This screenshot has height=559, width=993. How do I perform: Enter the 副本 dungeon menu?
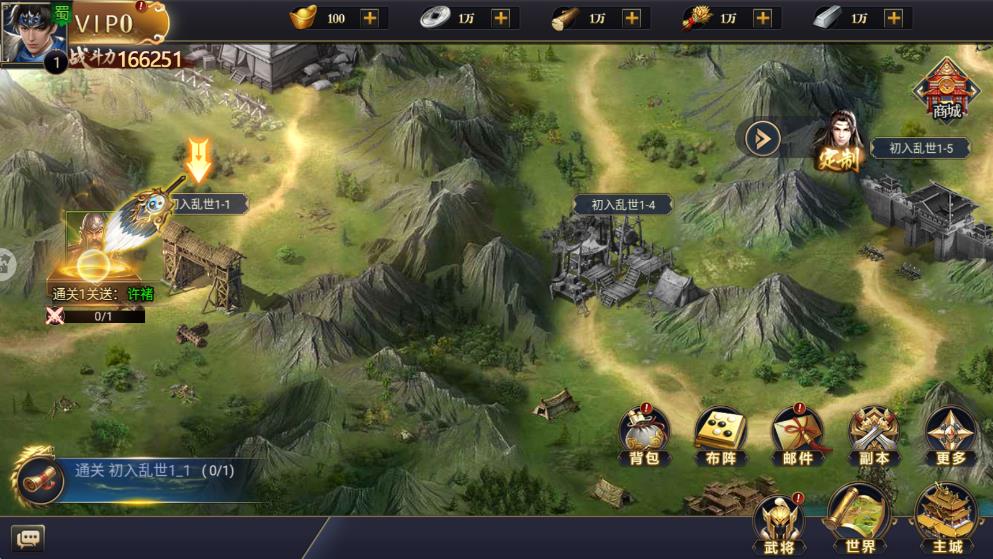[x=873, y=436]
